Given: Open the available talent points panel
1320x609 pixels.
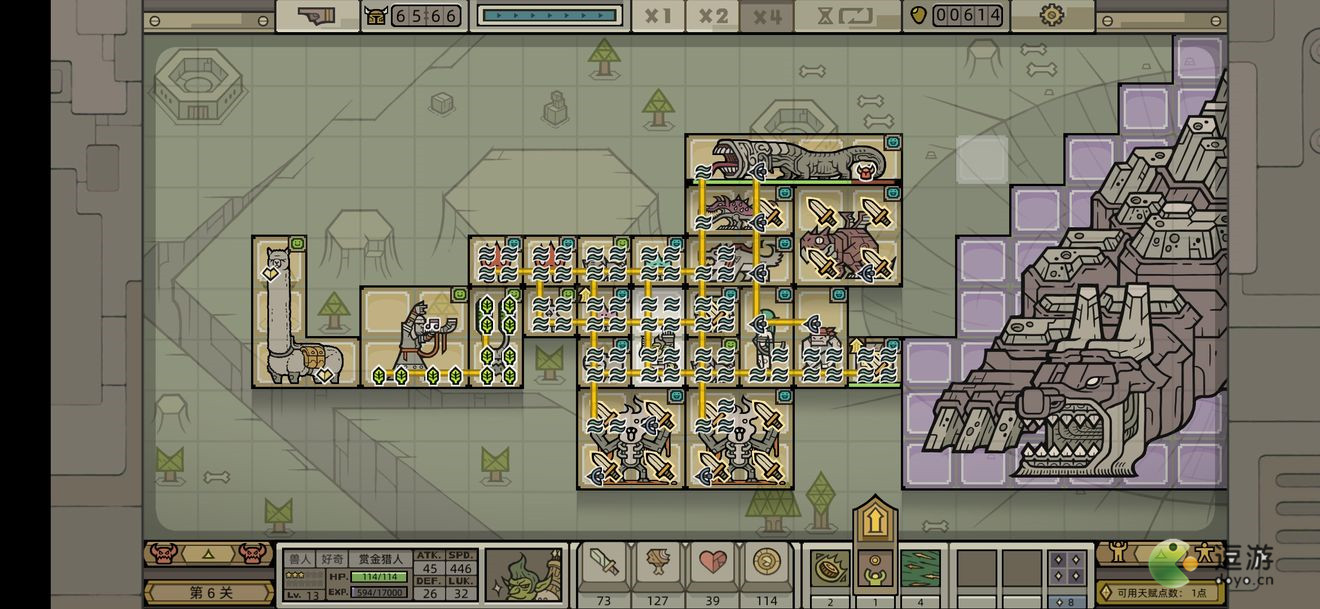Looking at the screenshot, I should click(1160, 592).
